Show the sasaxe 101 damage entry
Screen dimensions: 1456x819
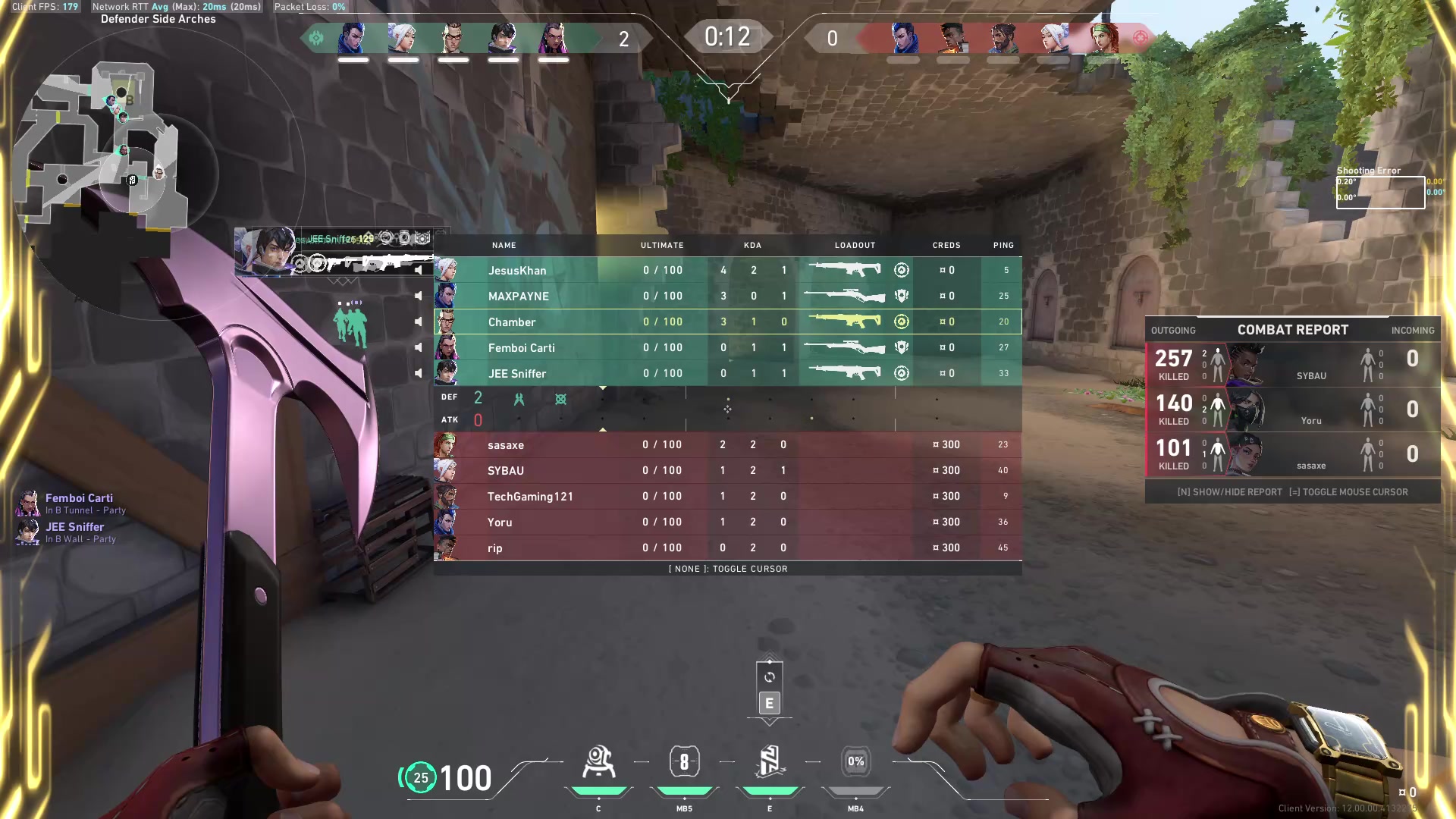(x=1292, y=454)
